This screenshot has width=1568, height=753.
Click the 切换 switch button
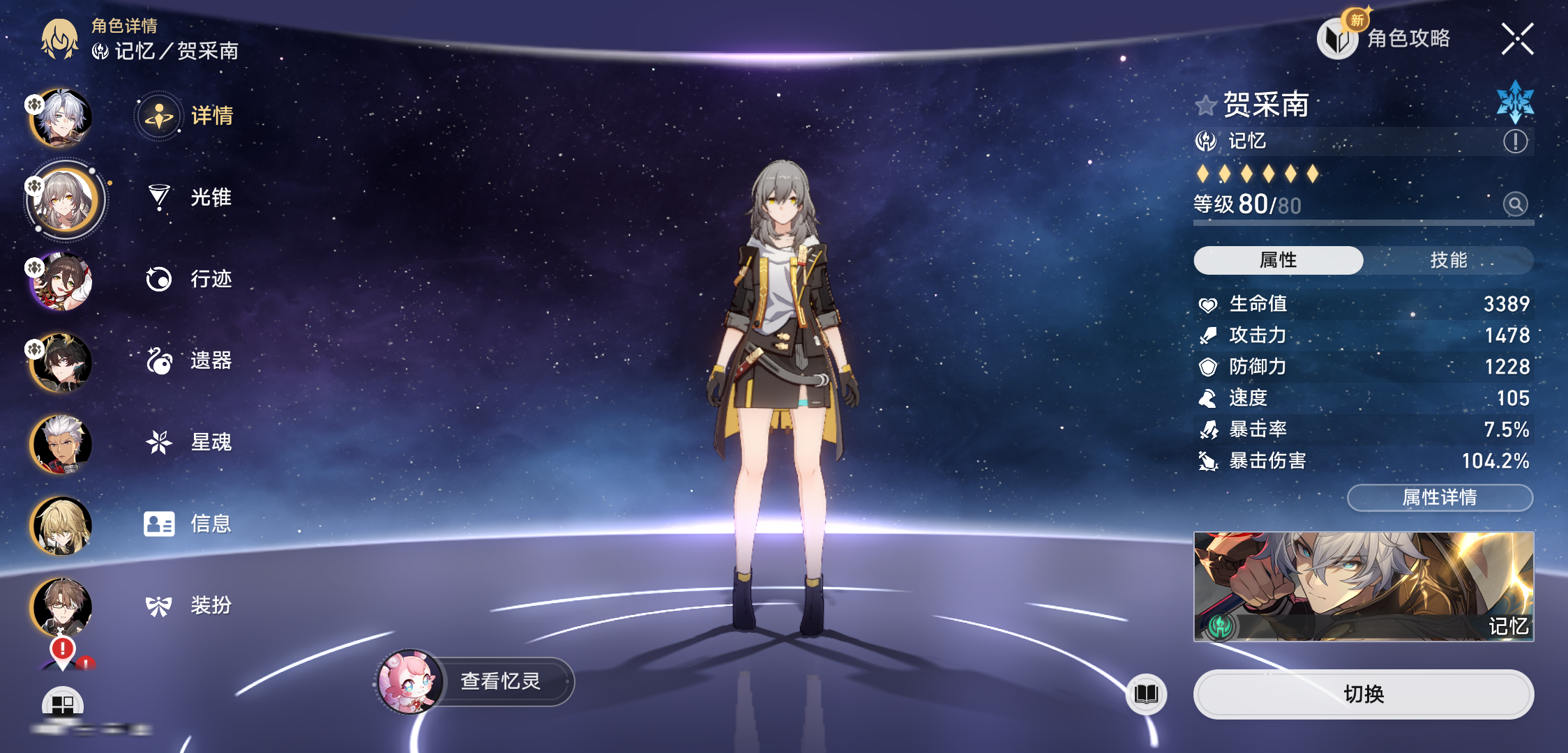click(x=1363, y=694)
